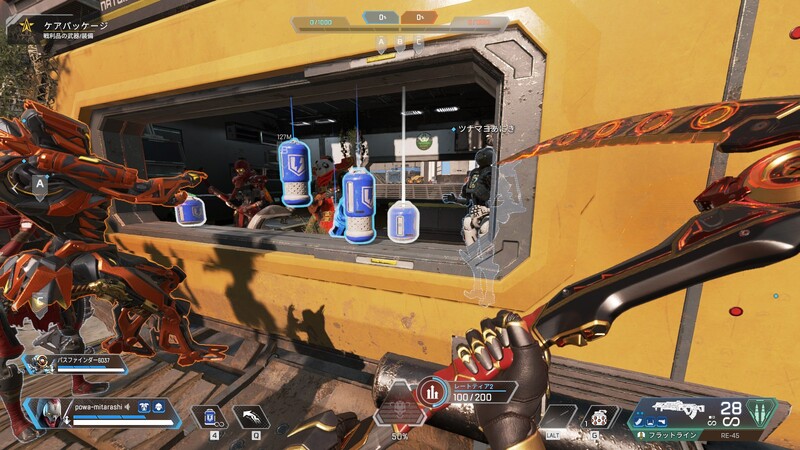Select control zone marker C
This screenshot has height=450, width=800.
point(418,43)
